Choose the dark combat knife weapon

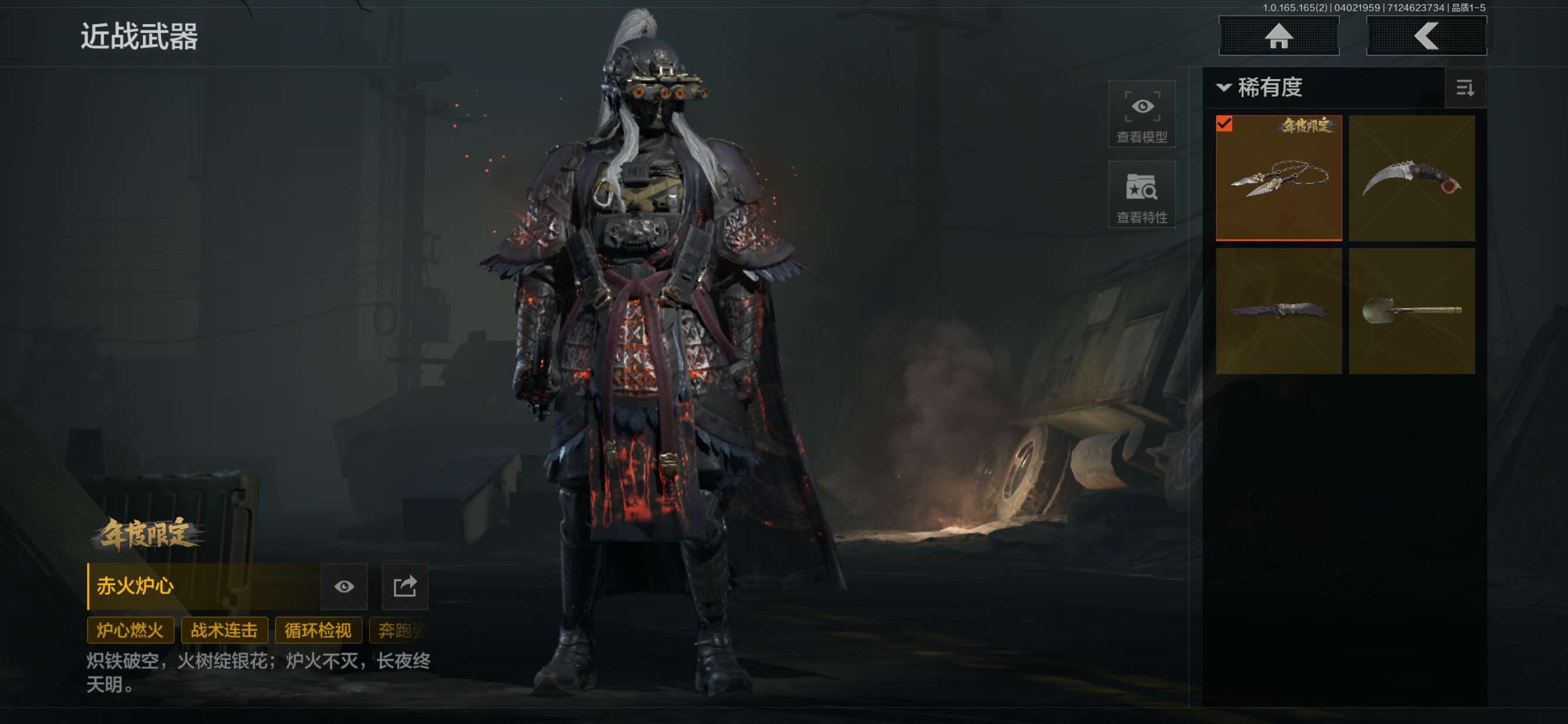point(1279,310)
